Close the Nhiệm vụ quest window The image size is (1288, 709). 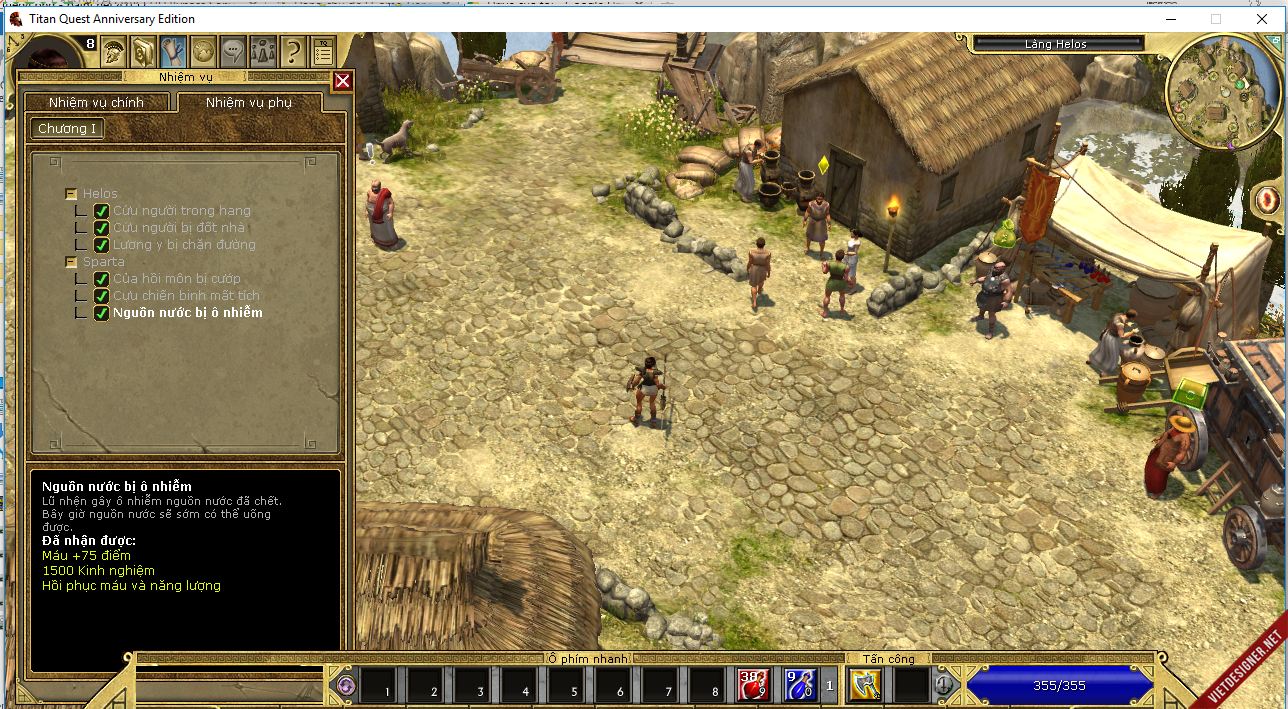[342, 81]
